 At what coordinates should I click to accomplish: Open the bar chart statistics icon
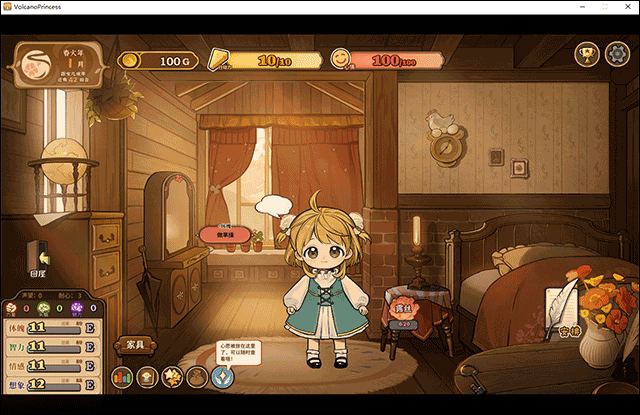coord(123,377)
